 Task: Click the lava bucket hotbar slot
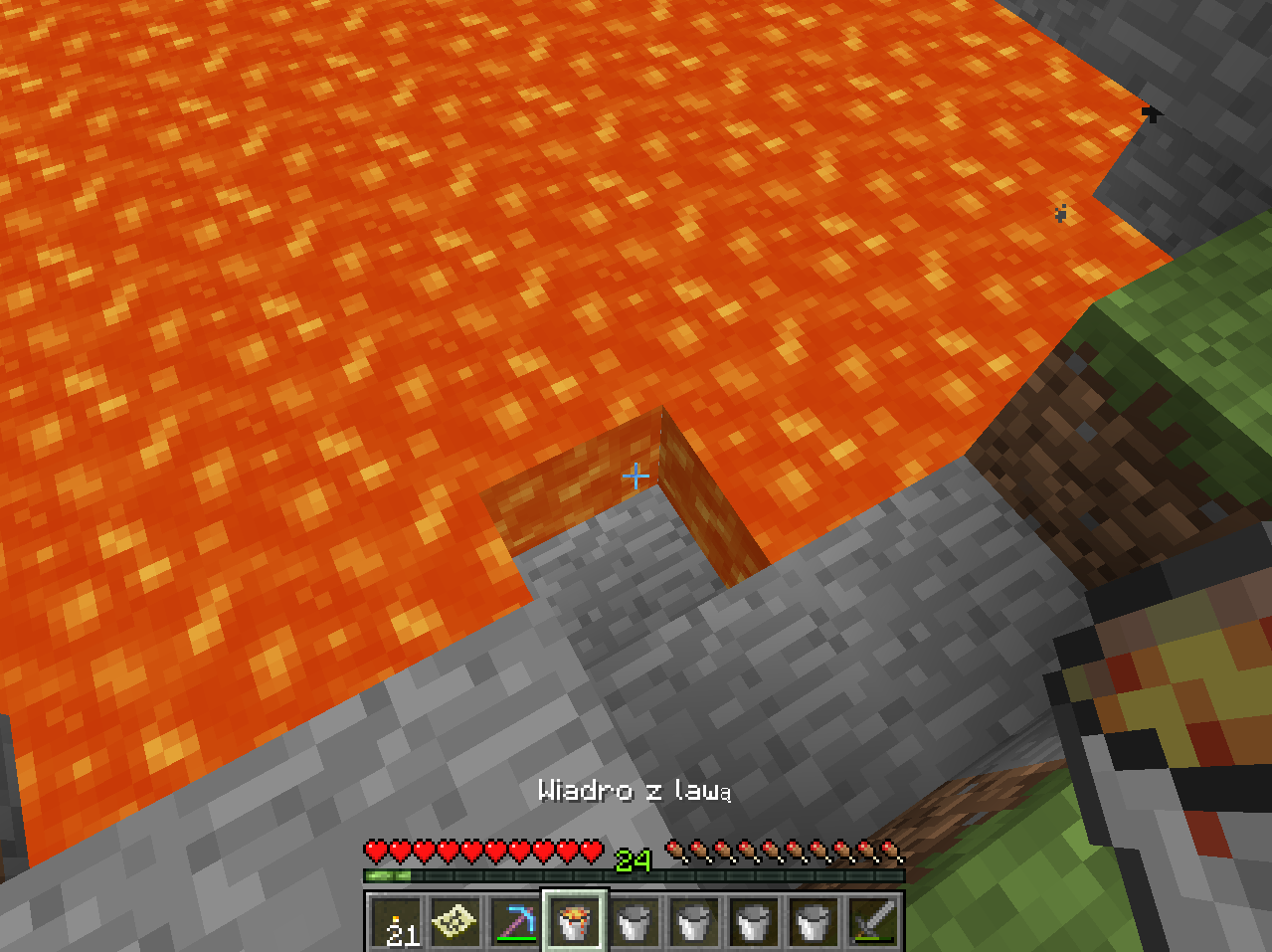[575, 922]
